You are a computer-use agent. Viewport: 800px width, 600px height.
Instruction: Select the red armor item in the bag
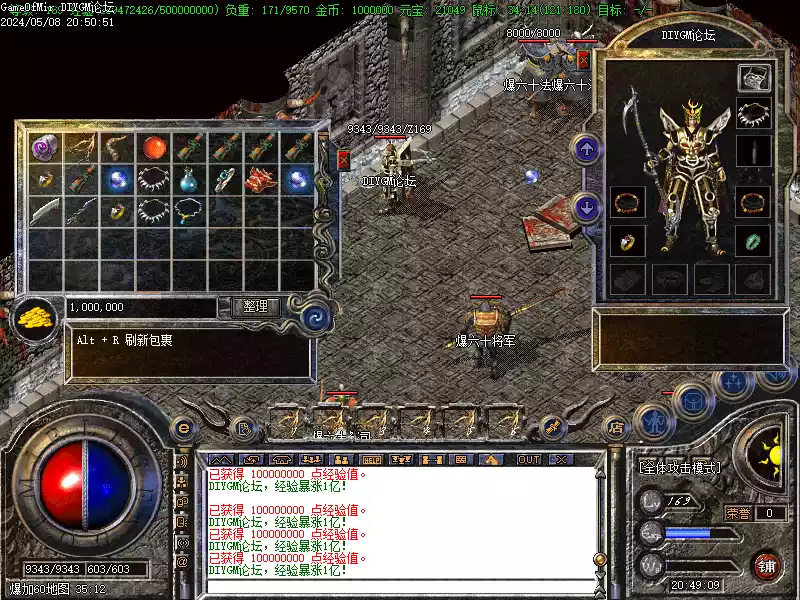tap(261, 181)
